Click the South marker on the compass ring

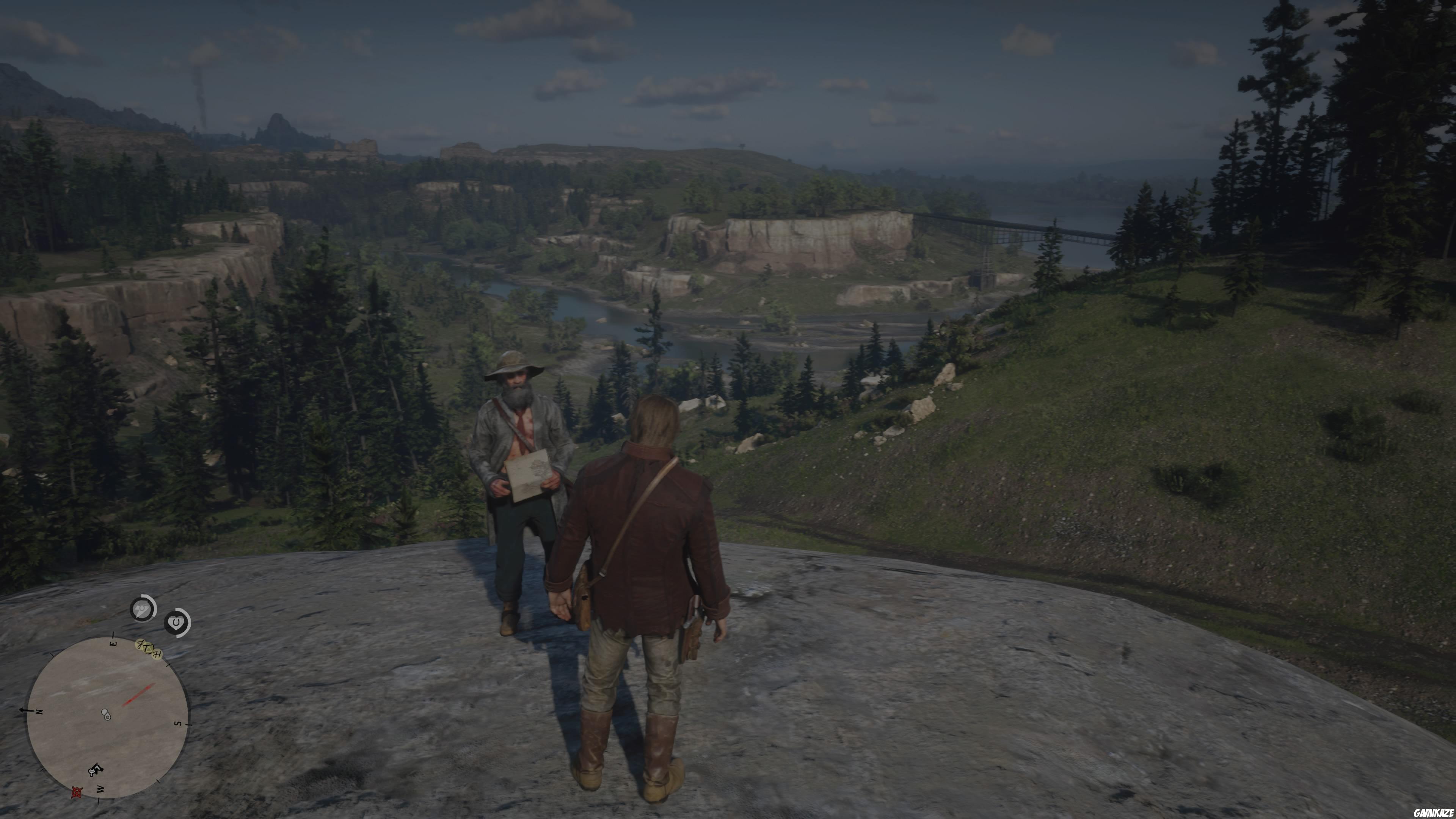tap(178, 723)
